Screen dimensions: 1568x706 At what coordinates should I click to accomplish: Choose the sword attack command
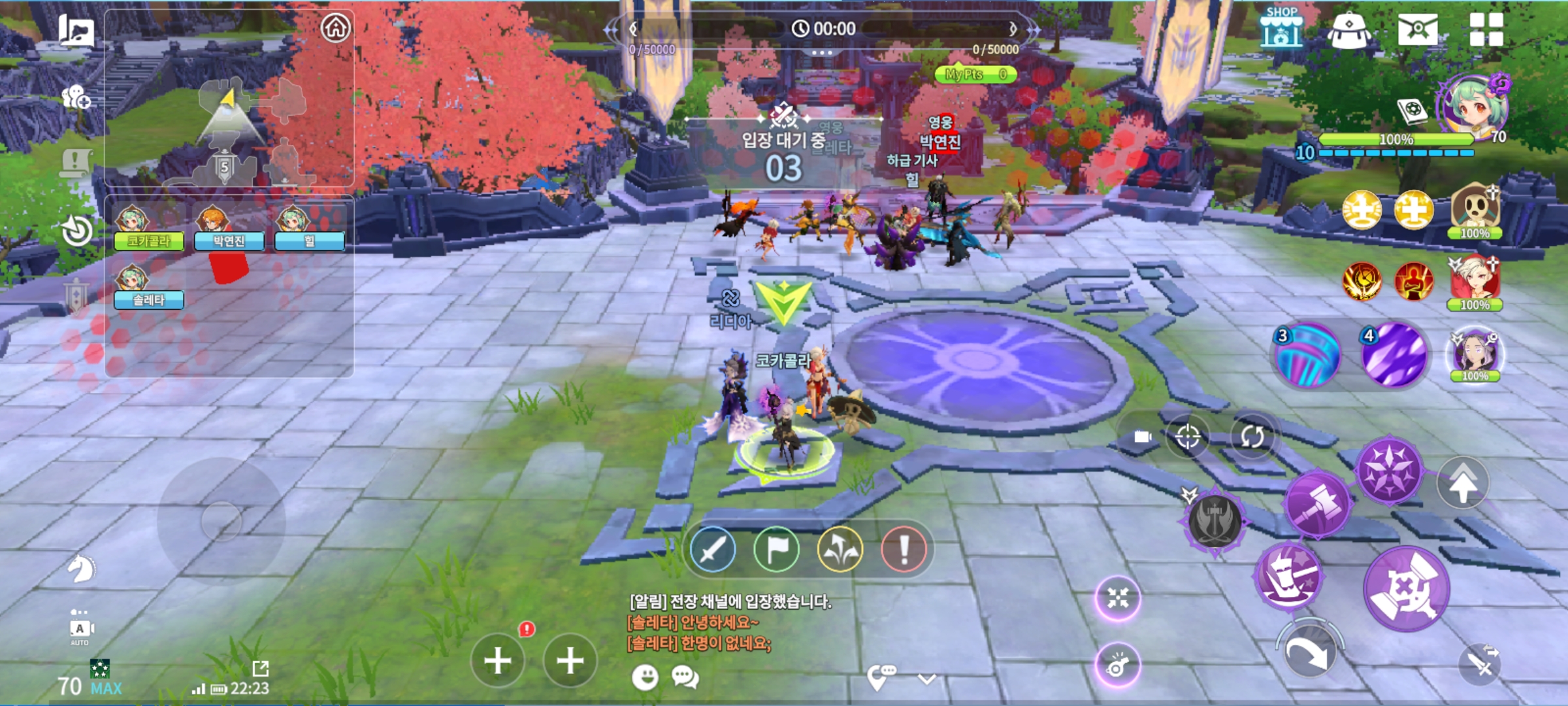click(x=712, y=549)
